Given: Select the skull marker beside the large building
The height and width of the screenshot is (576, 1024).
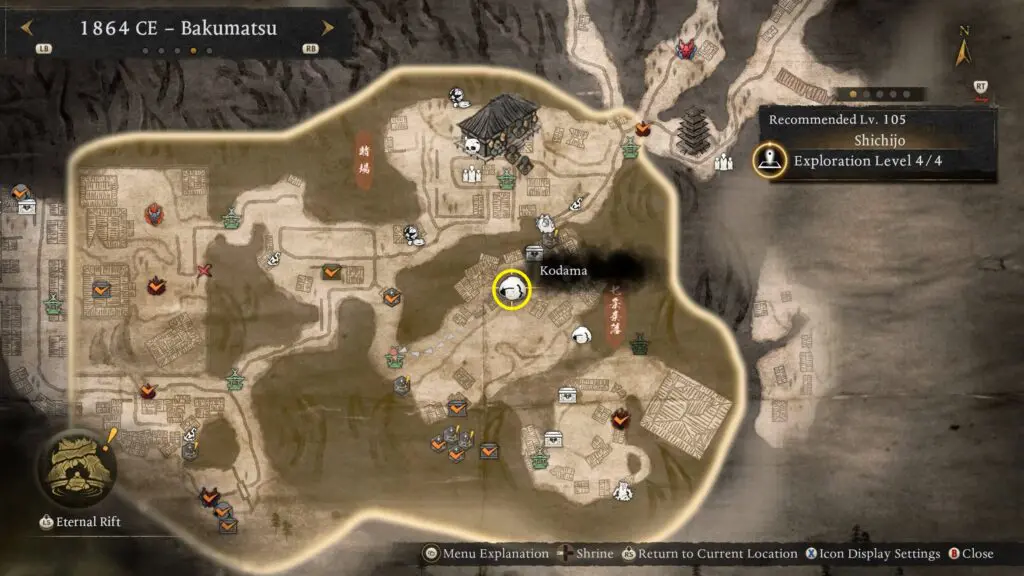Looking at the screenshot, I should pyautogui.click(x=472, y=147).
